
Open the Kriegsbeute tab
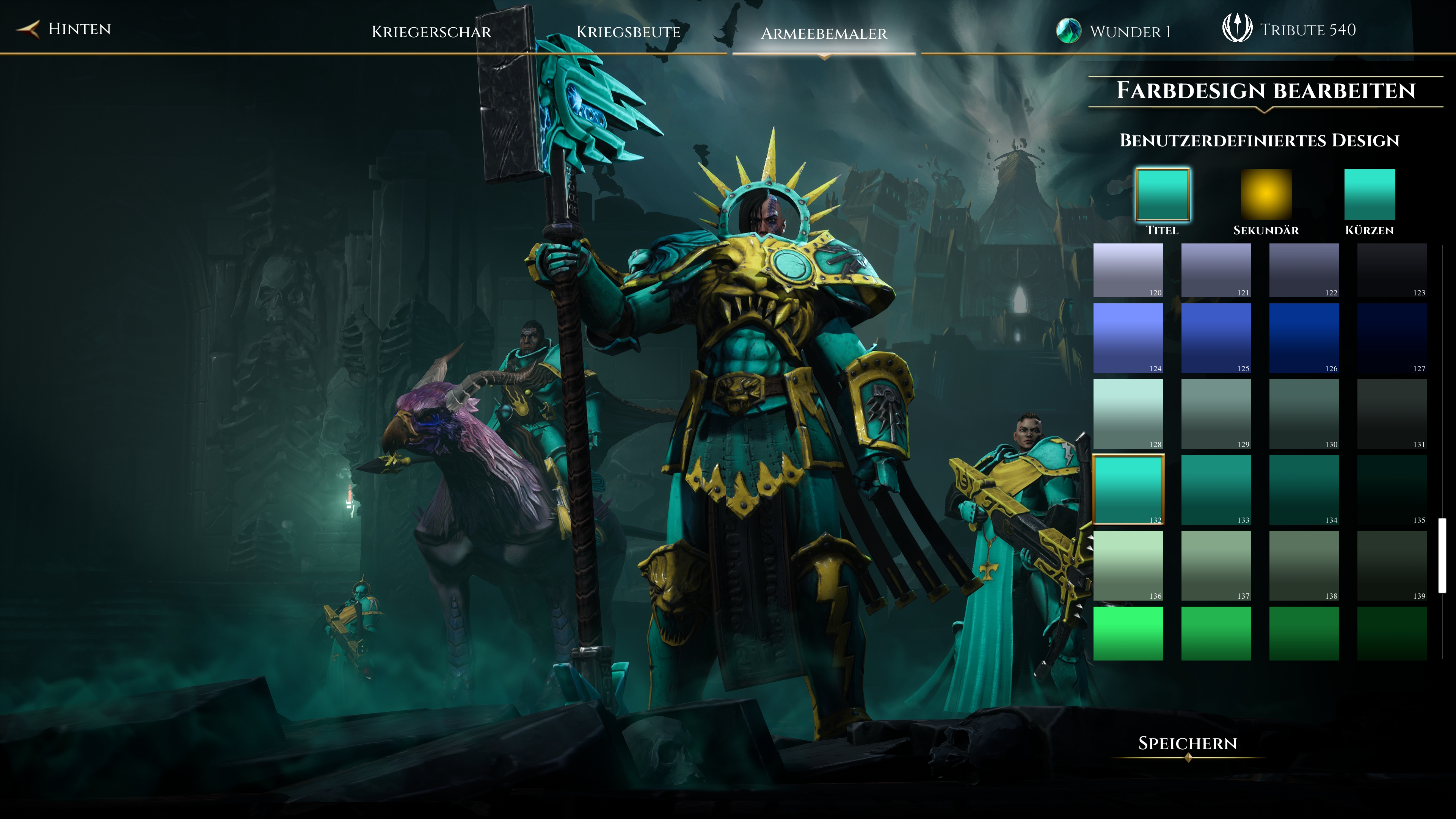[628, 31]
